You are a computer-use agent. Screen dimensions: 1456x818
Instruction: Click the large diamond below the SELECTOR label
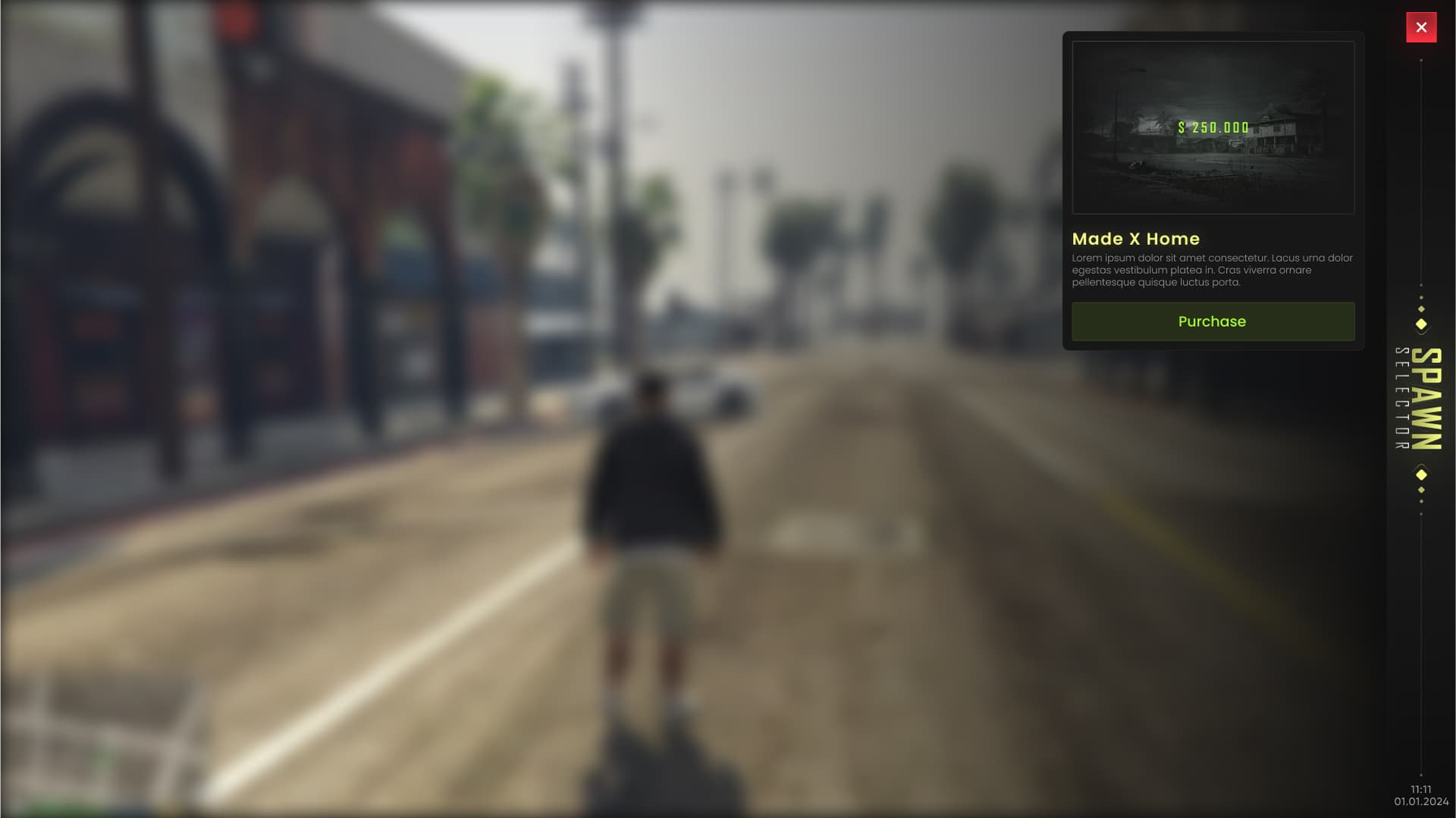coord(1420,474)
